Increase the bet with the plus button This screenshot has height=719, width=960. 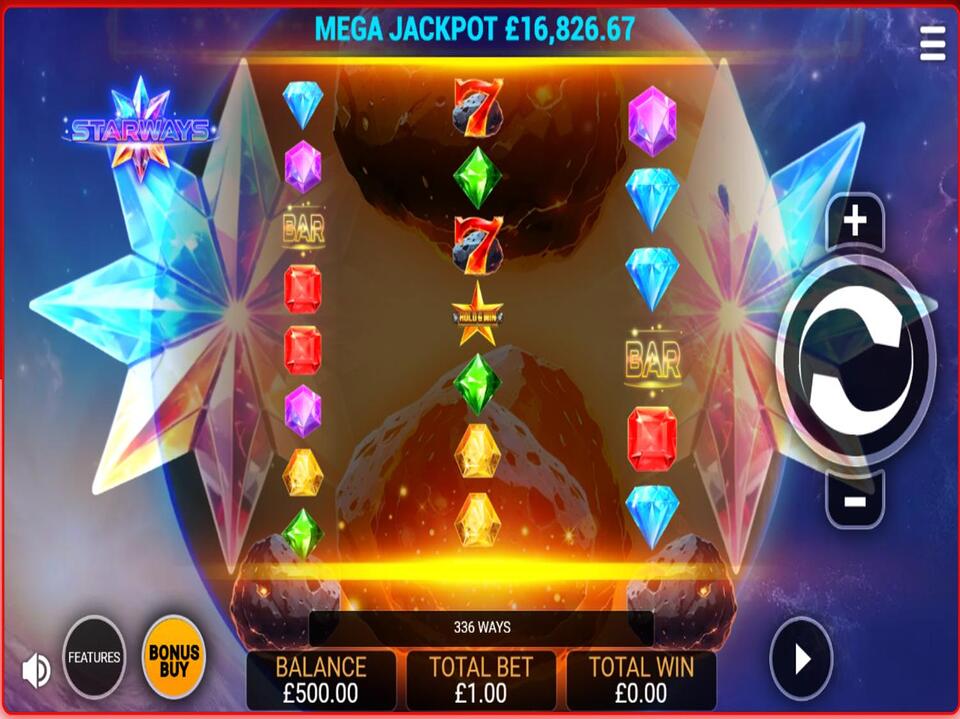(854, 222)
